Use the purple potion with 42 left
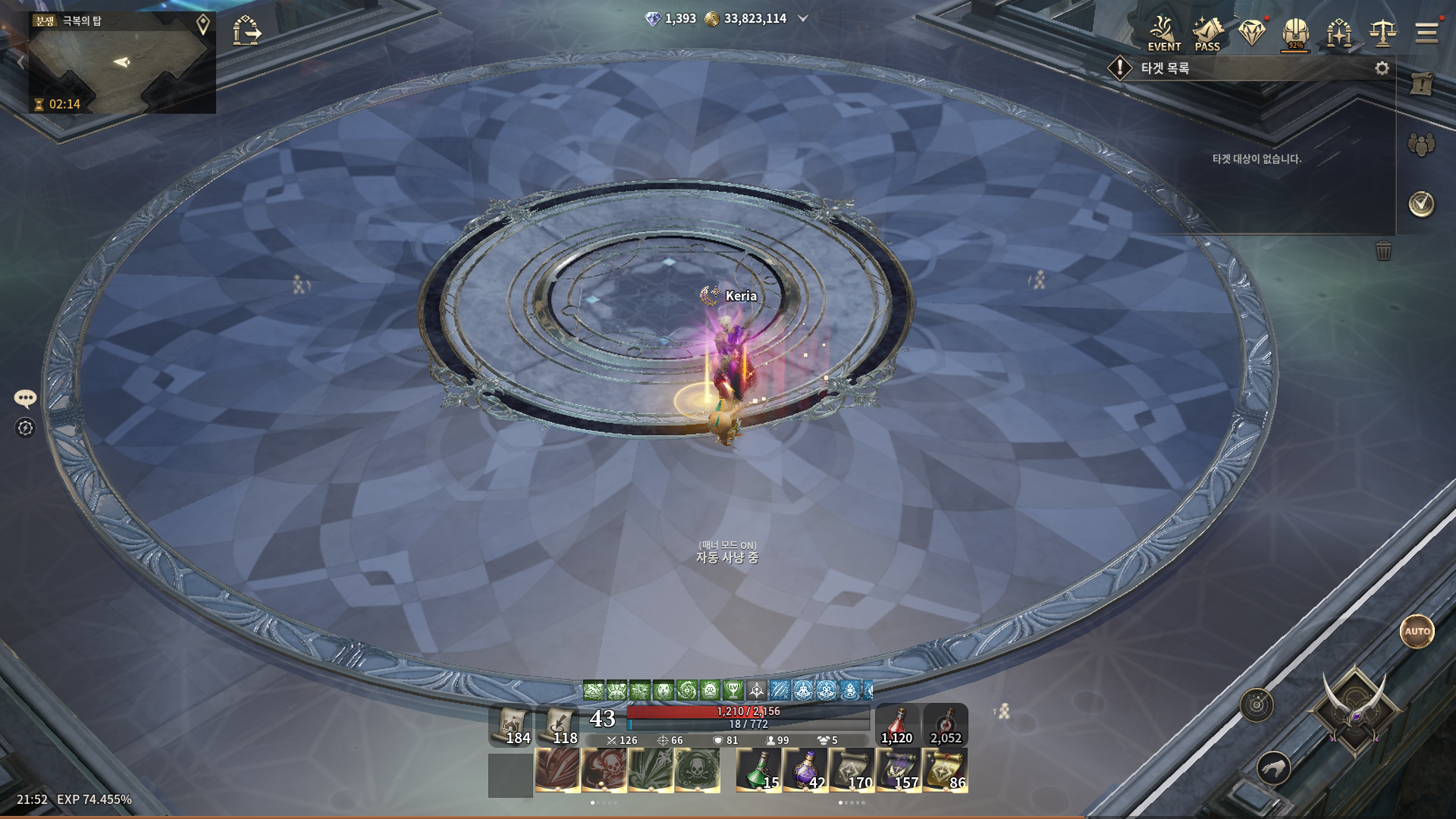The width and height of the screenshot is (1456, 819). tap(805, 770)
